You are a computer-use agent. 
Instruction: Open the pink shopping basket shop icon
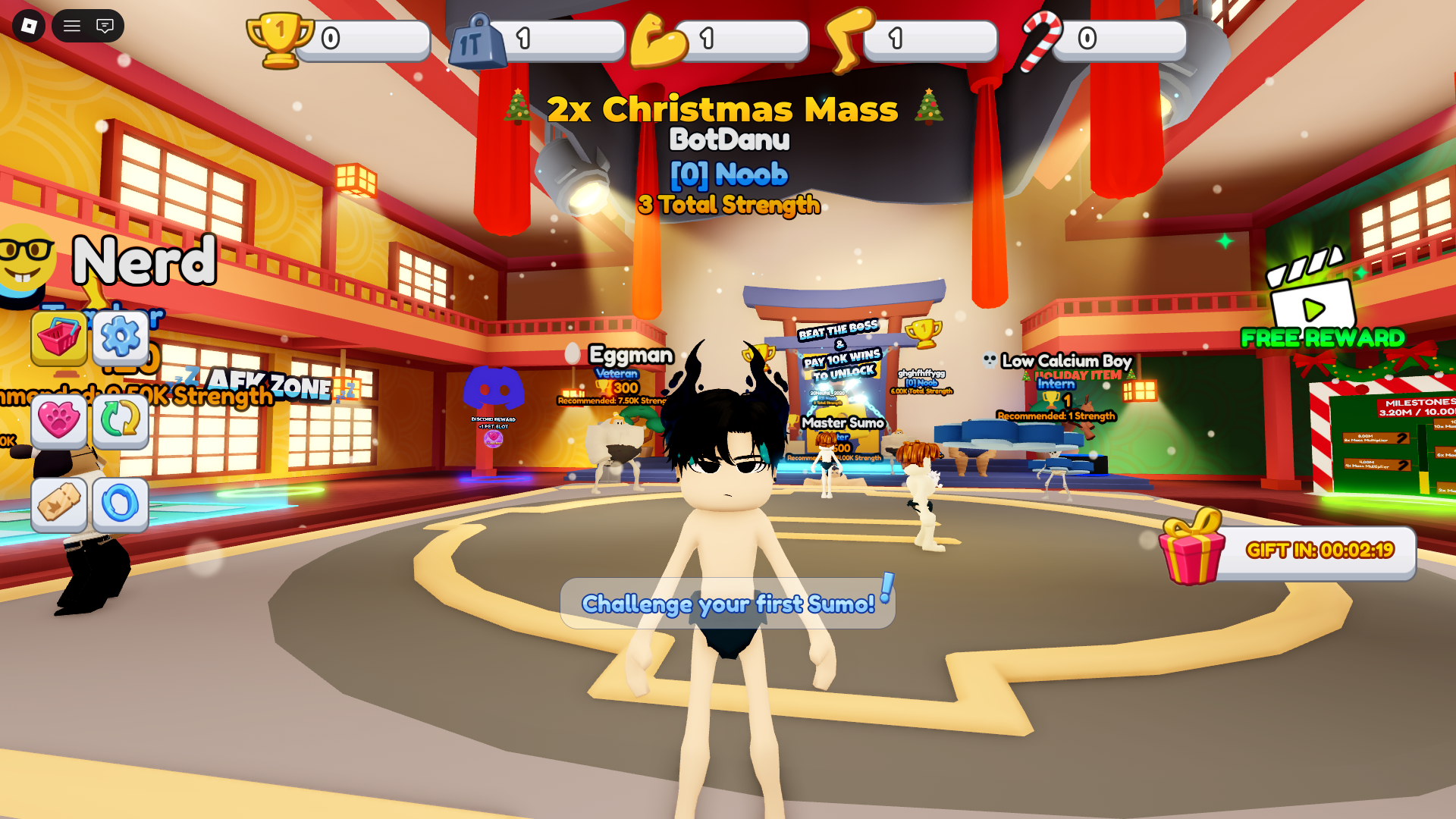(x=61, y=339)
